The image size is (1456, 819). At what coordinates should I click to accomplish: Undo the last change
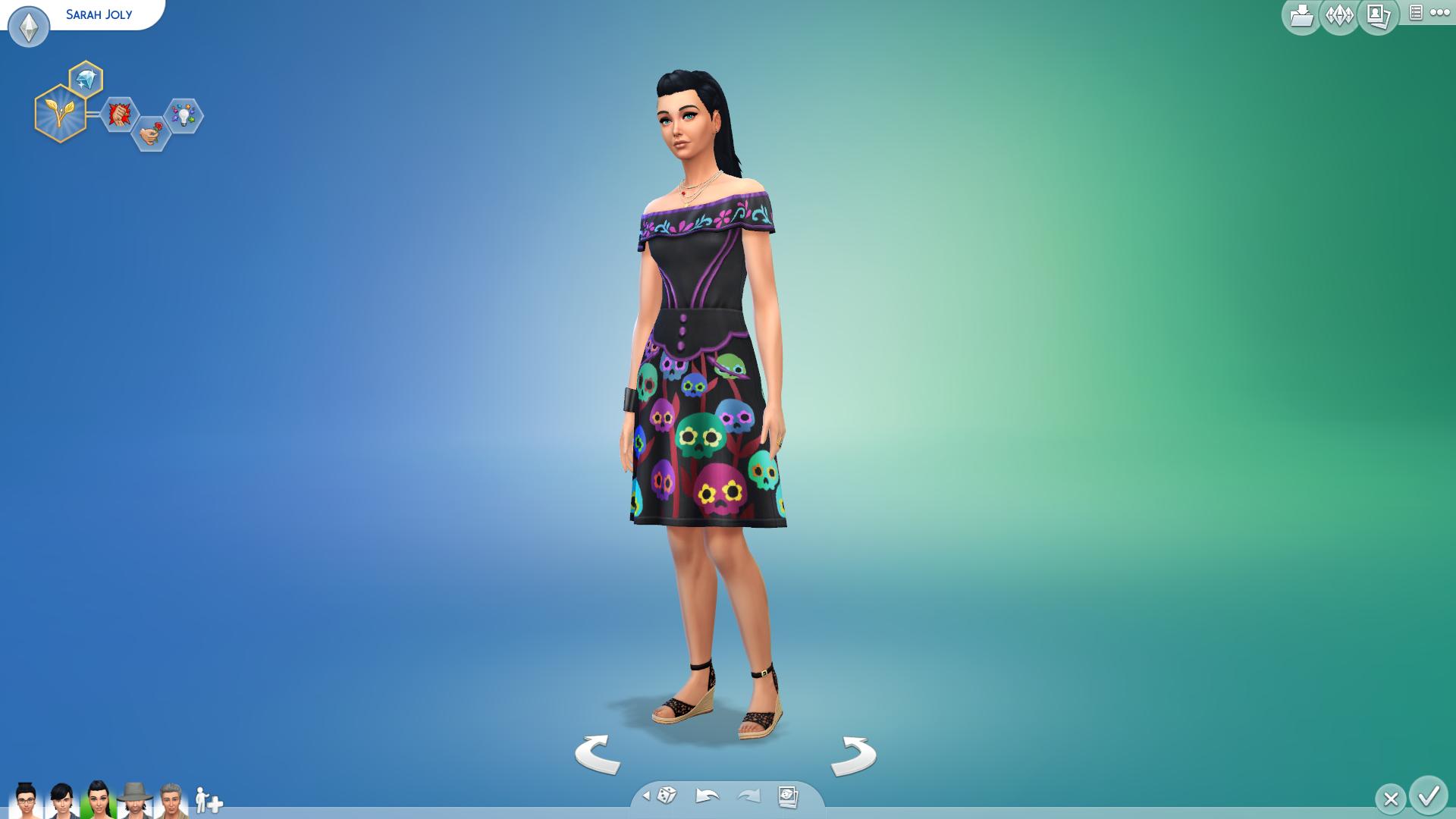(707, 795)
